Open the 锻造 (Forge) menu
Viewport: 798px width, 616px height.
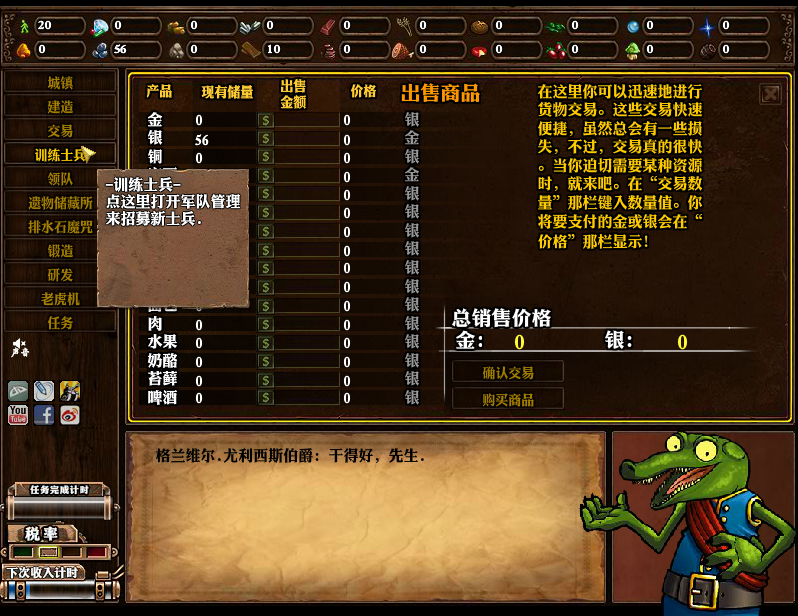click(60, 251)
